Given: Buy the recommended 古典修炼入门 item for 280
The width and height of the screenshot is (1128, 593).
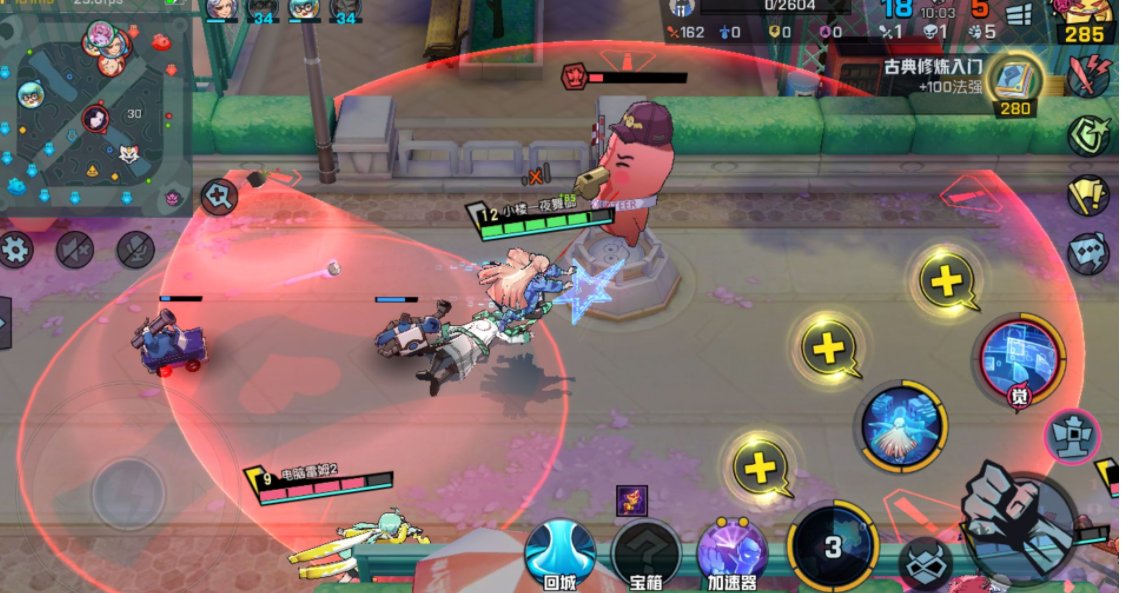Looking at the screenshot, I should point(1015,82).
